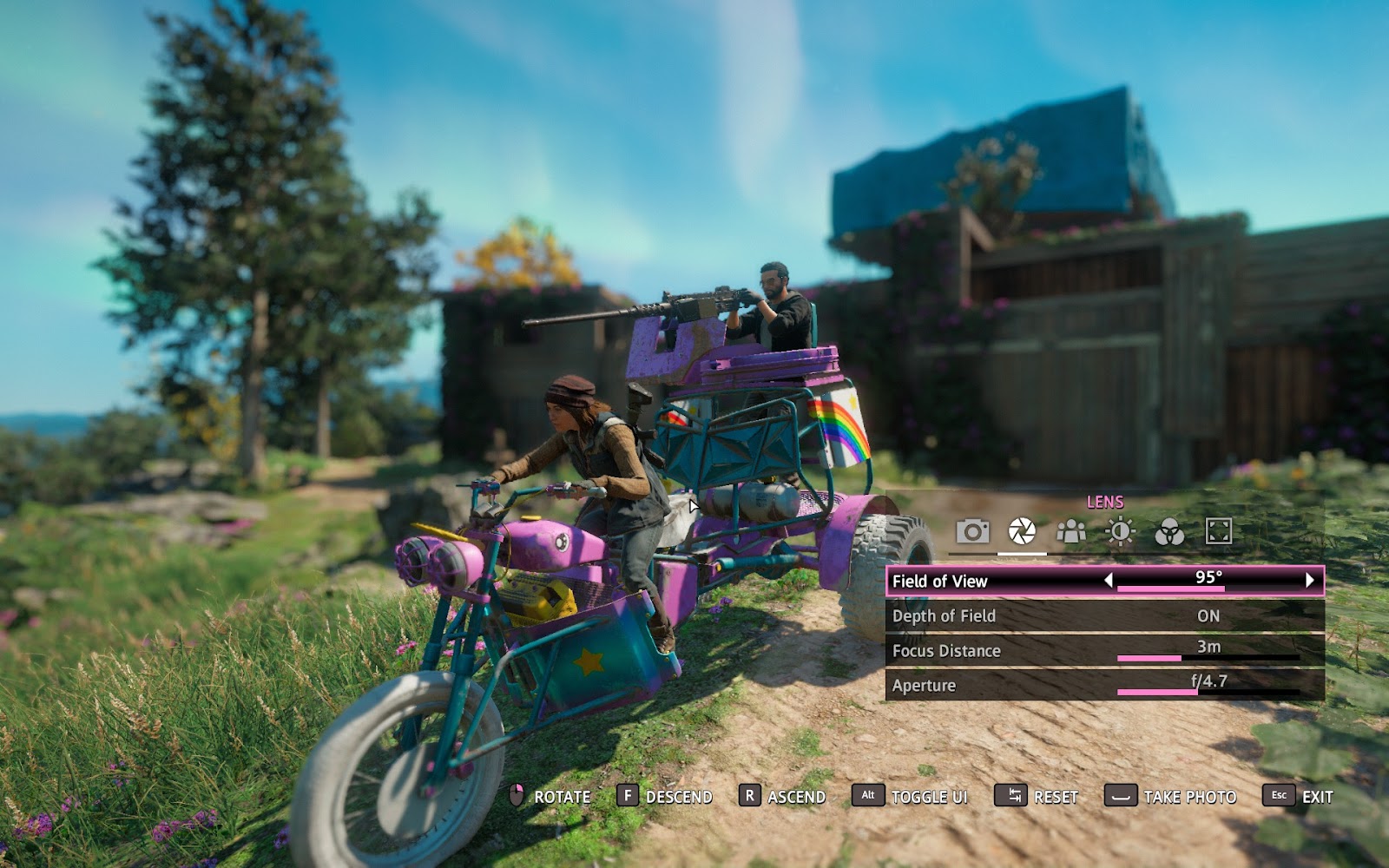This screenshot has height=868, width=1389.
Task: Switch to the camera tab in photo mode
Action: click(972, 531)
